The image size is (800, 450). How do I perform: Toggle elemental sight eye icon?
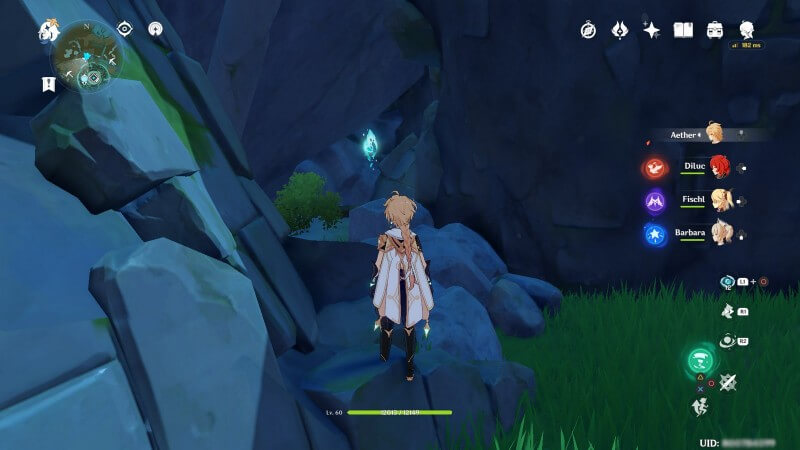point(126,29)
